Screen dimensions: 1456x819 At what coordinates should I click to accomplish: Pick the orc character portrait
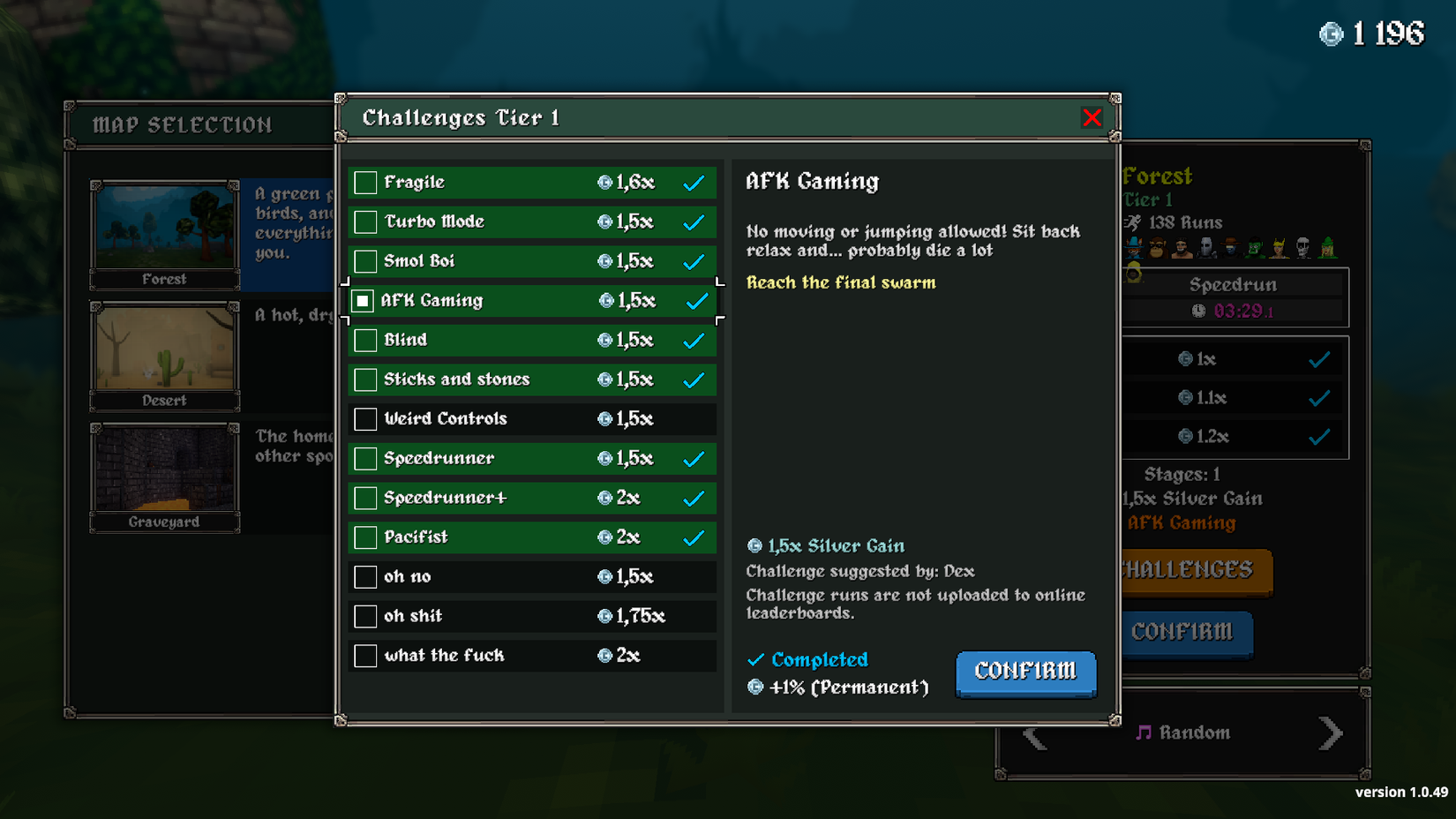point(1254,248)
